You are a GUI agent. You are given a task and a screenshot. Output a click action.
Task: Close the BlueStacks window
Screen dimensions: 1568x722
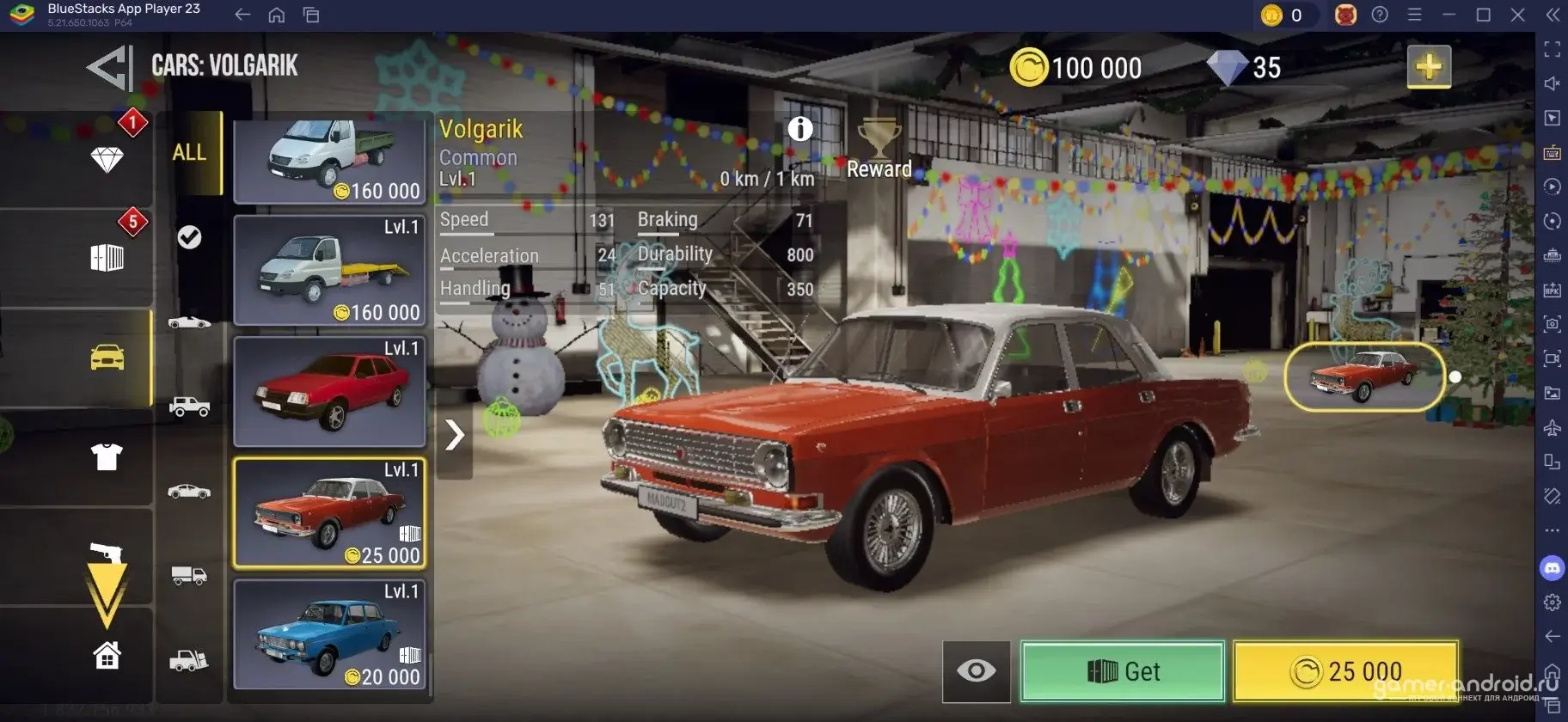click(1517, 15)
